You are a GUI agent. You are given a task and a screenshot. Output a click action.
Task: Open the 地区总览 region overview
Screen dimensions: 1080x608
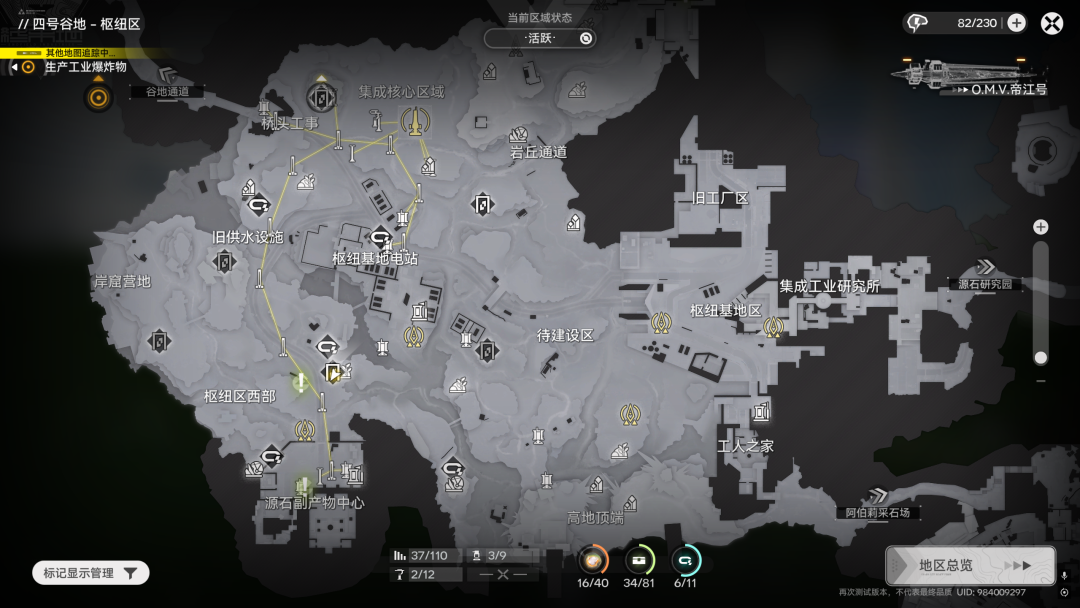[x=969, y=565]
